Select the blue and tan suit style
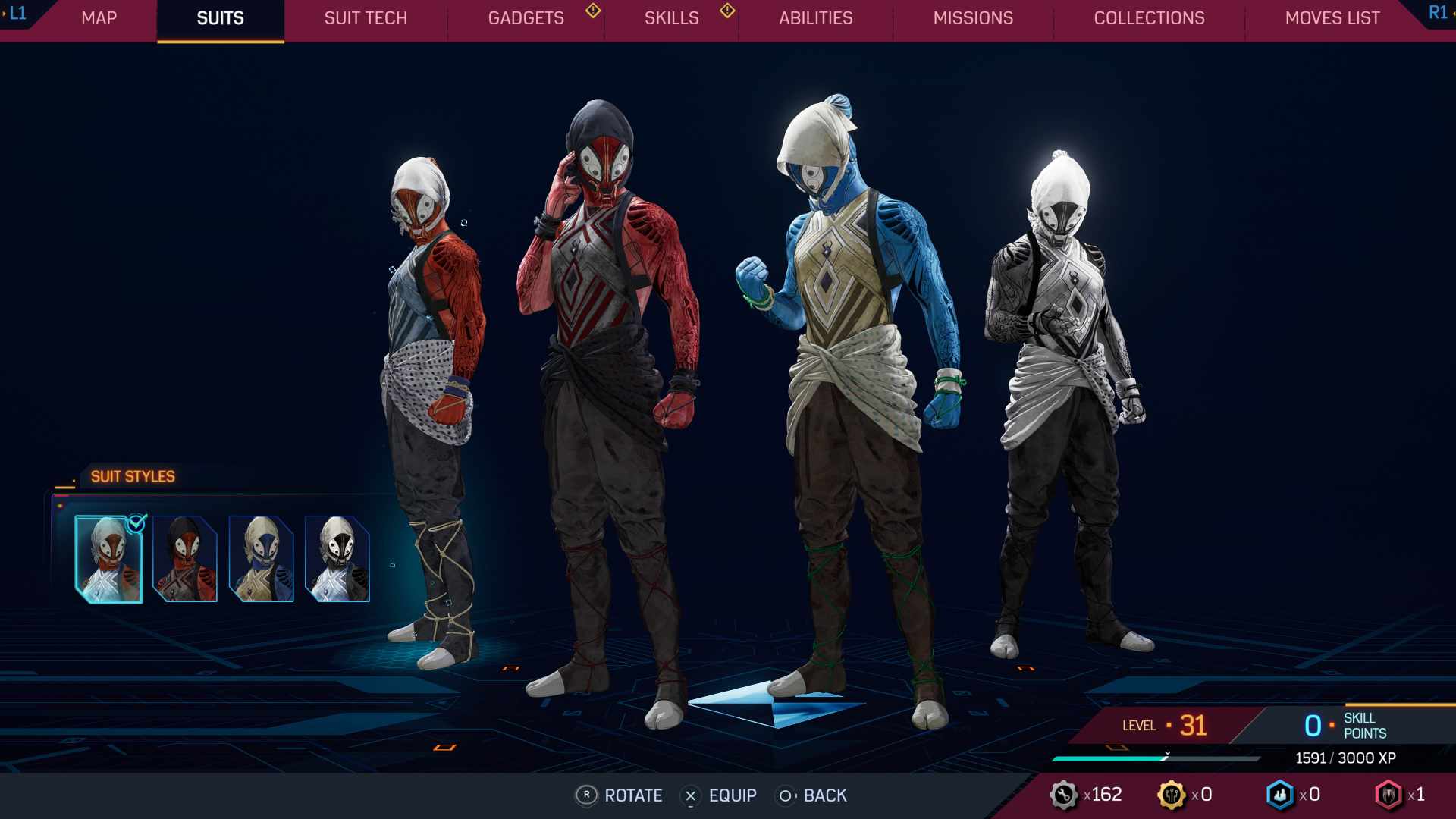This screenshot has width=1456, height=819. click(x=262, y=557)
